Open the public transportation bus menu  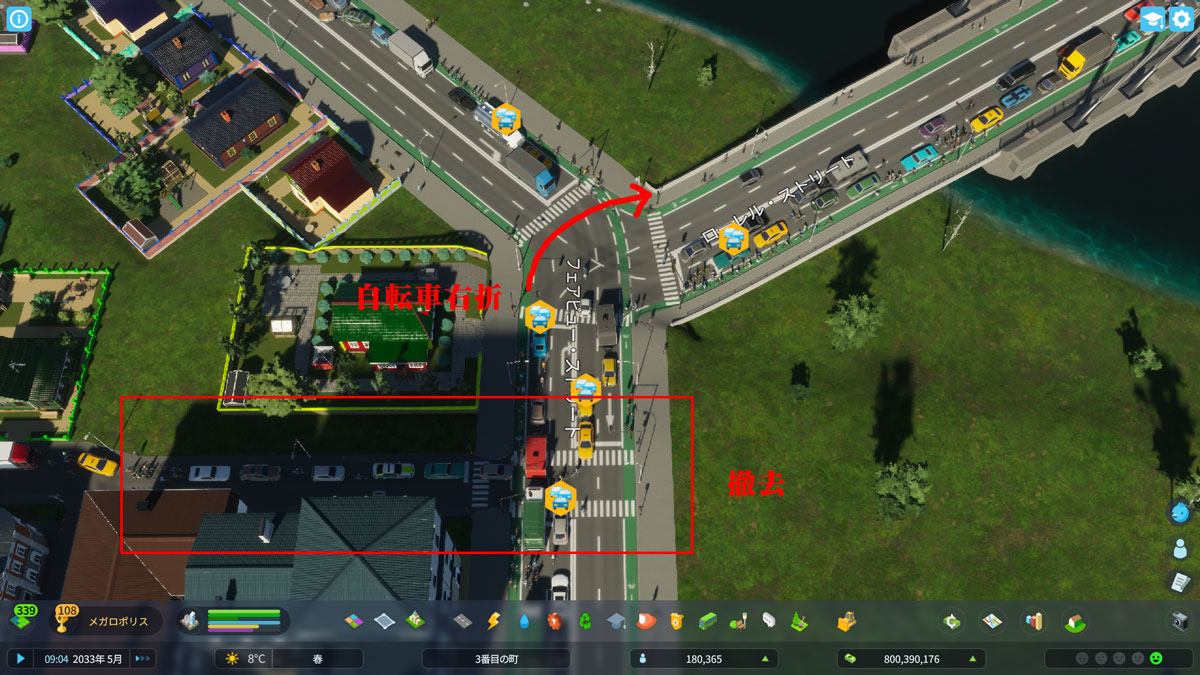click(708, 621)
